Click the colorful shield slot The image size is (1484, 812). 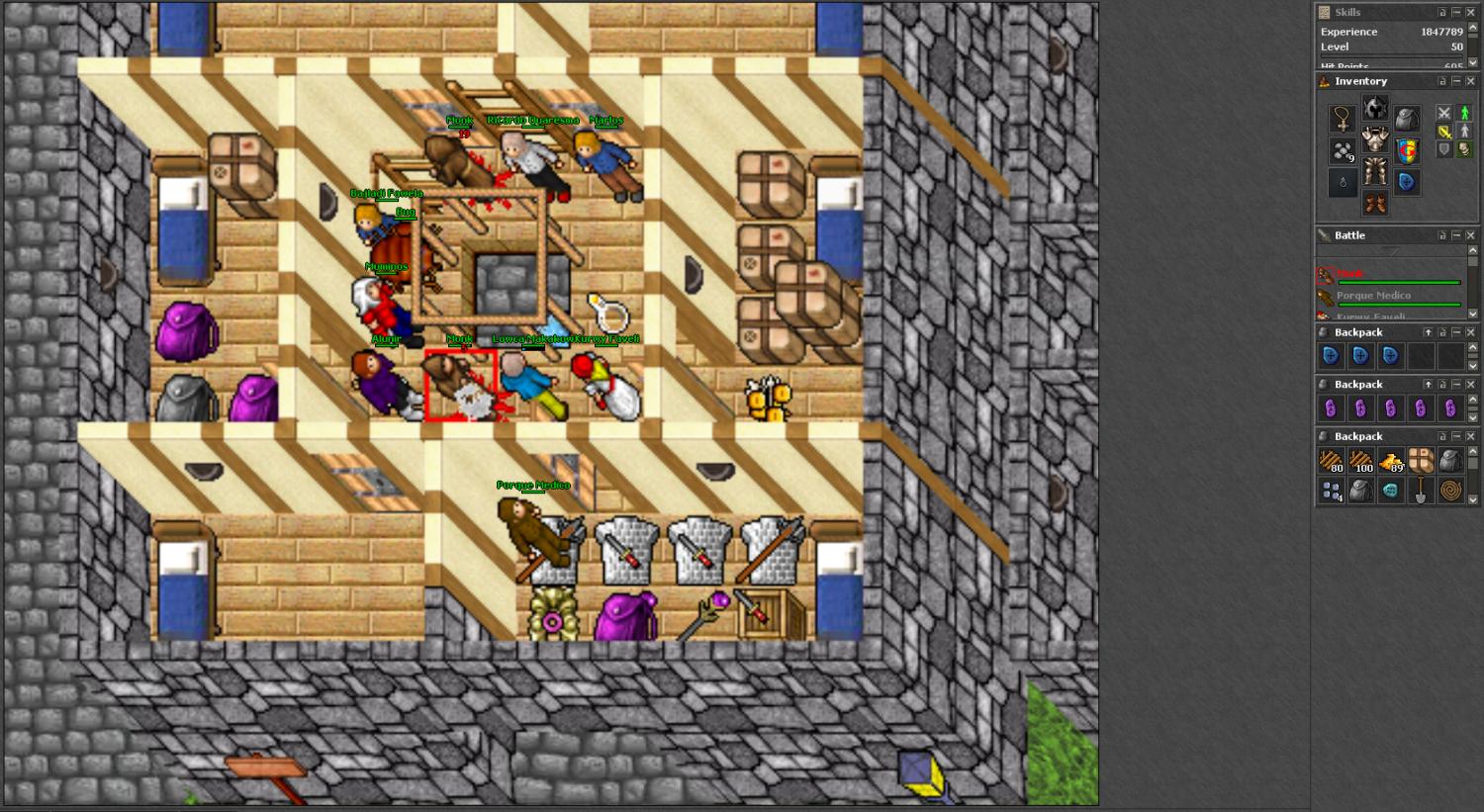click(1406, 151)
